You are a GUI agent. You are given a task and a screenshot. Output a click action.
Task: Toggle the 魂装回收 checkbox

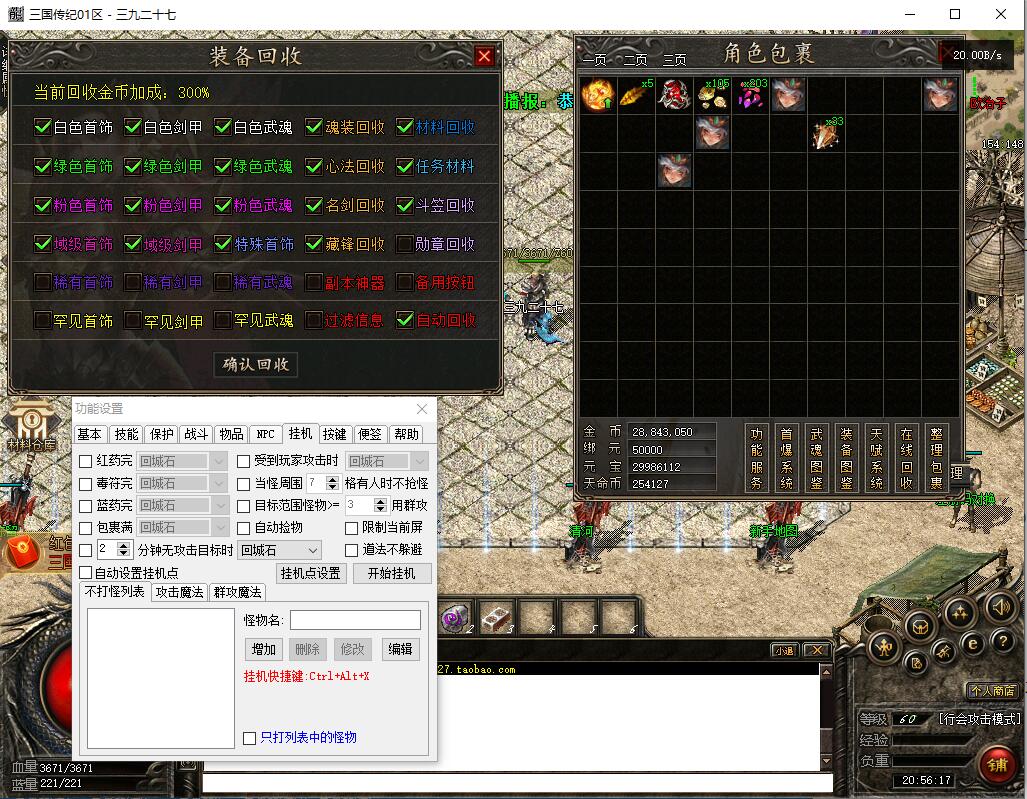(x=314, y=127)
